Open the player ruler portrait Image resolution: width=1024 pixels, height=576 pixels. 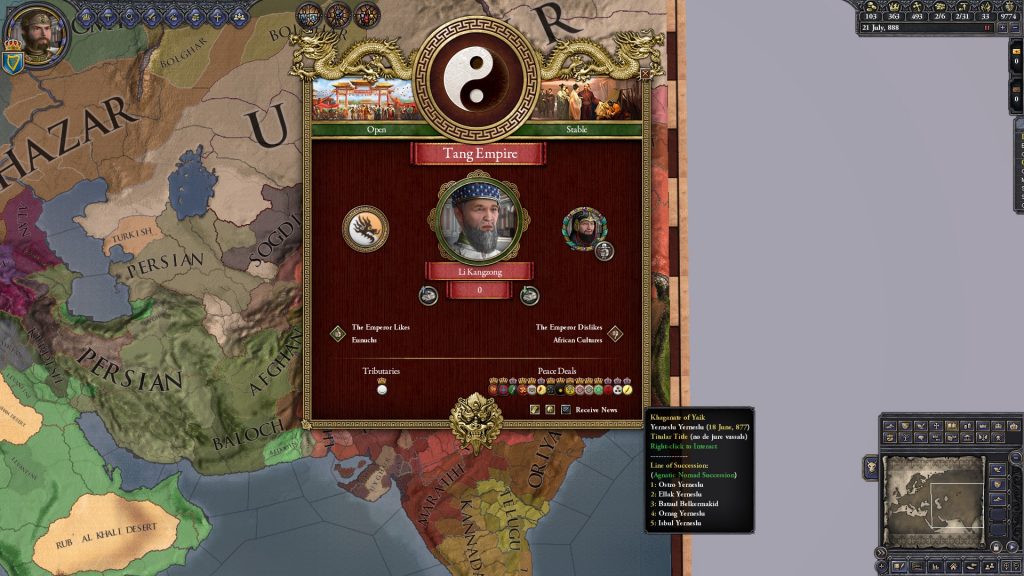click(x=39, y=35)
